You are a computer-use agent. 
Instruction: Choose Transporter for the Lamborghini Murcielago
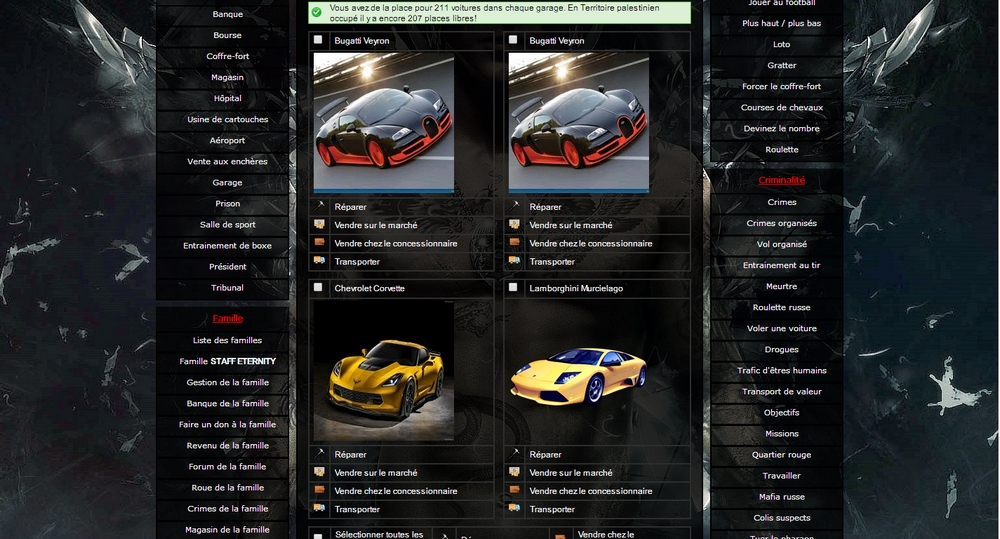pos(552,509)
